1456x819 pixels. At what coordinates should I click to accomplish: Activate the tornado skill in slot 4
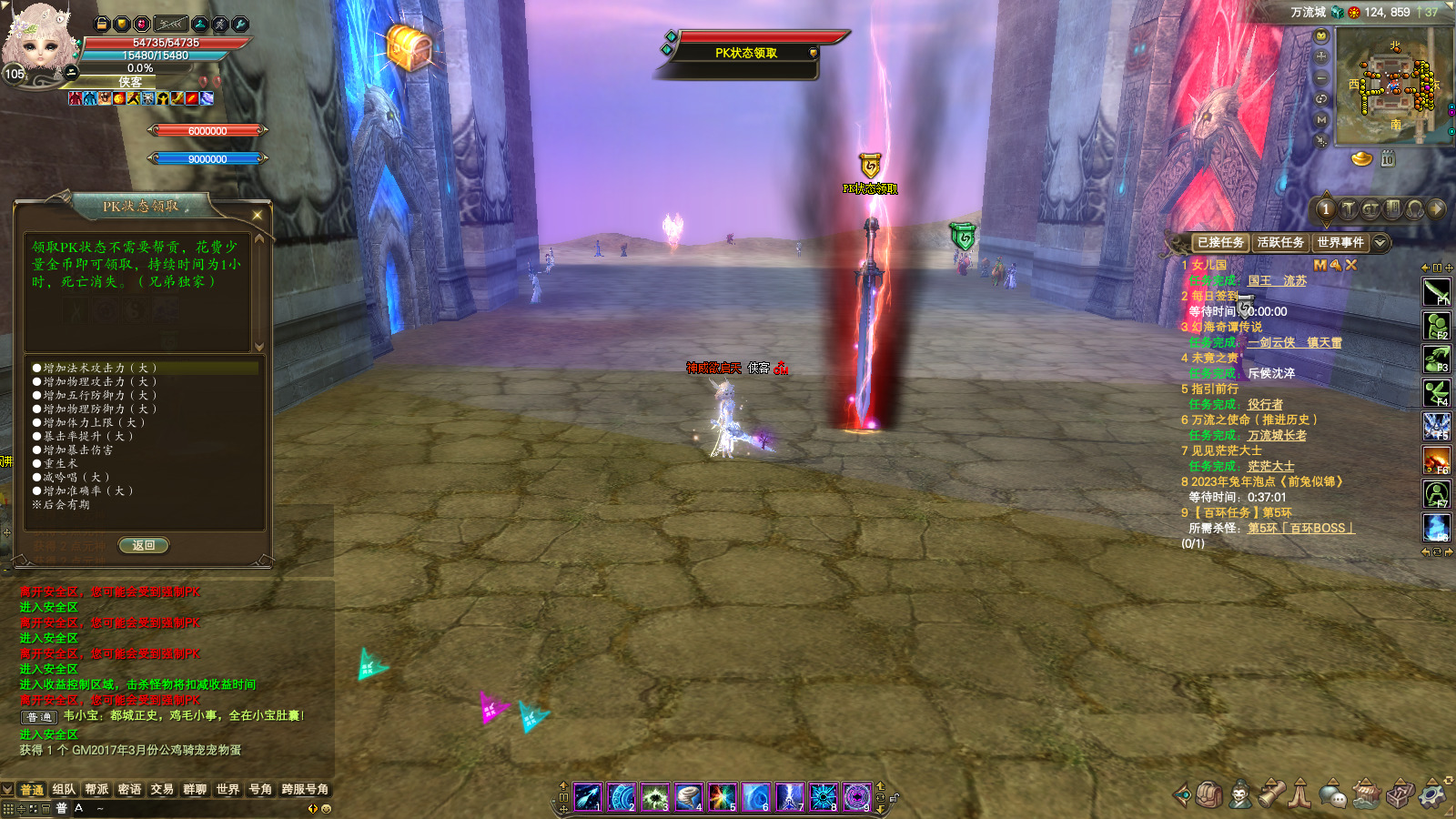coord(689,797)
